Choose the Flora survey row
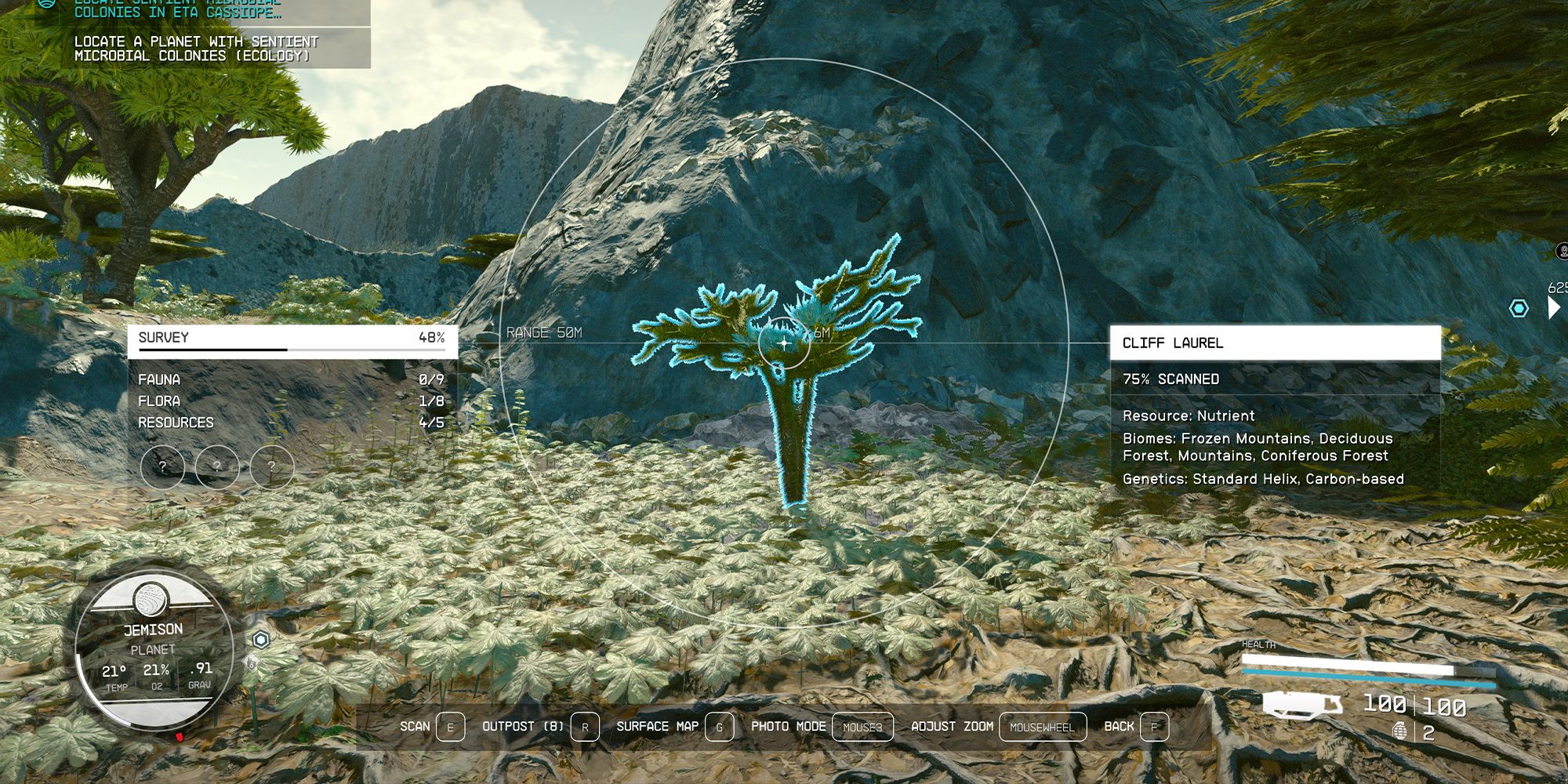The height and width of the screenshot is (784, 1568). (292, 401)
